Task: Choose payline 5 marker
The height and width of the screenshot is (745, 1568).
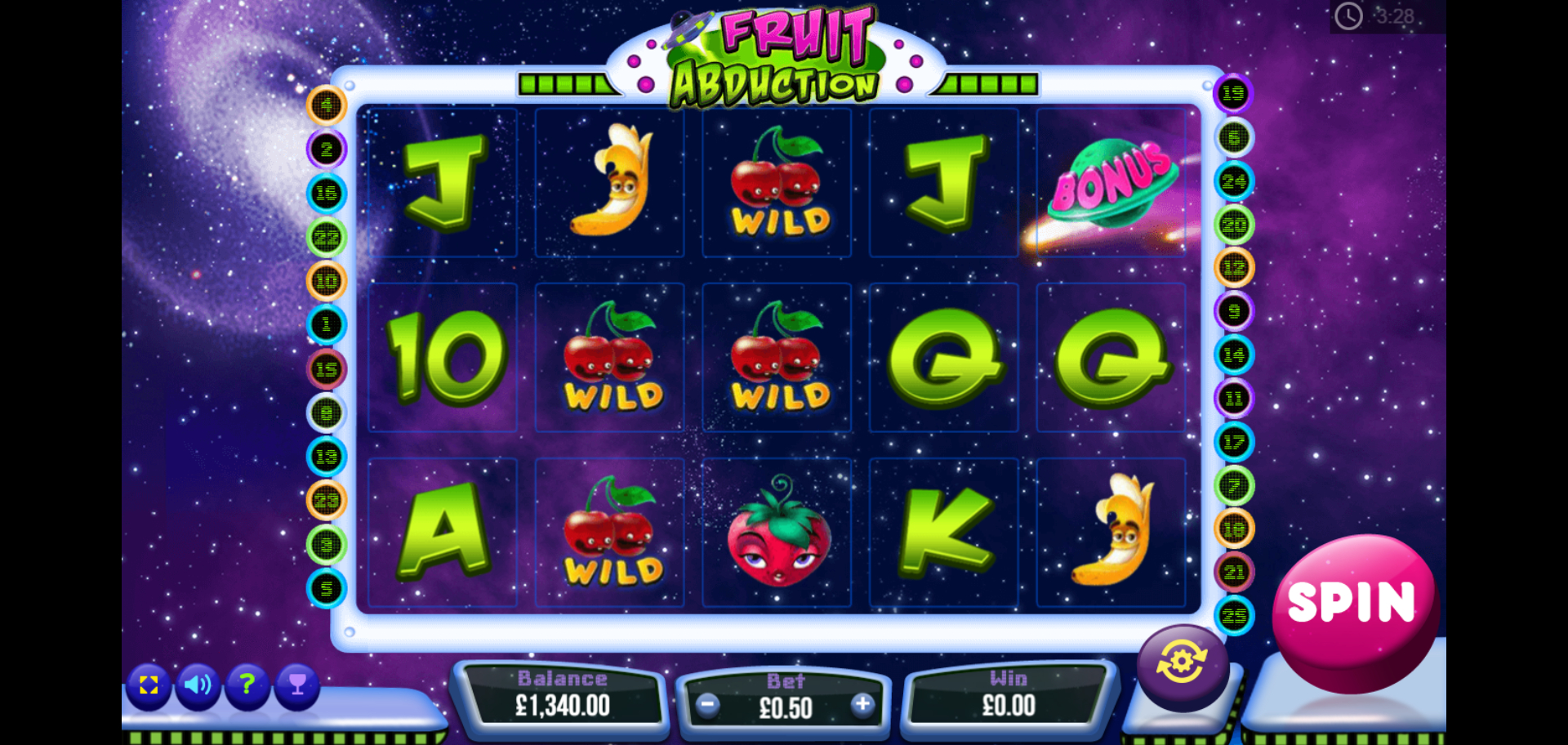Action: (327, 588)
